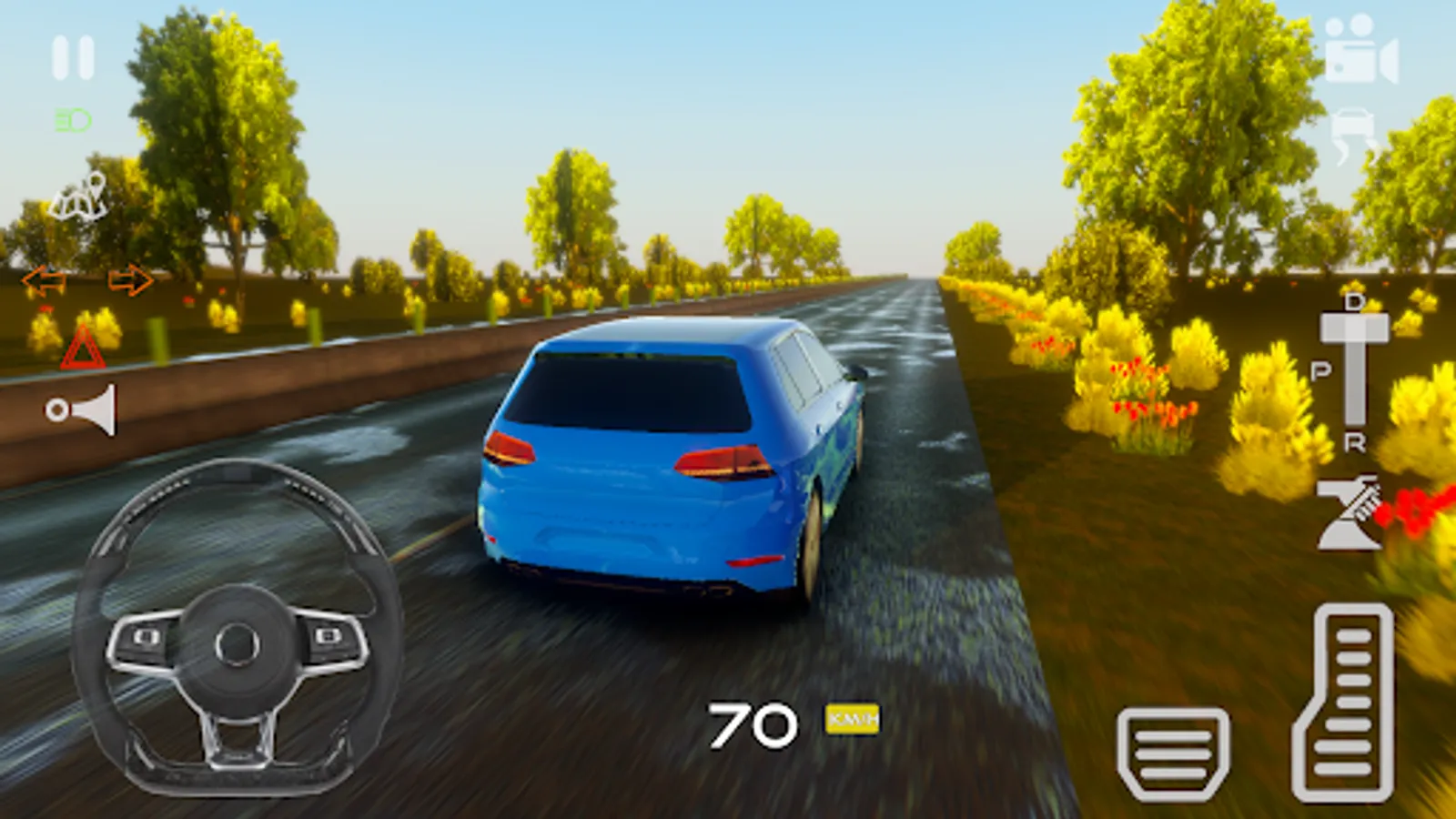1456x819 pixels.
Task: Toggle the traction control skidding car icon
Action: (1356, 136)
